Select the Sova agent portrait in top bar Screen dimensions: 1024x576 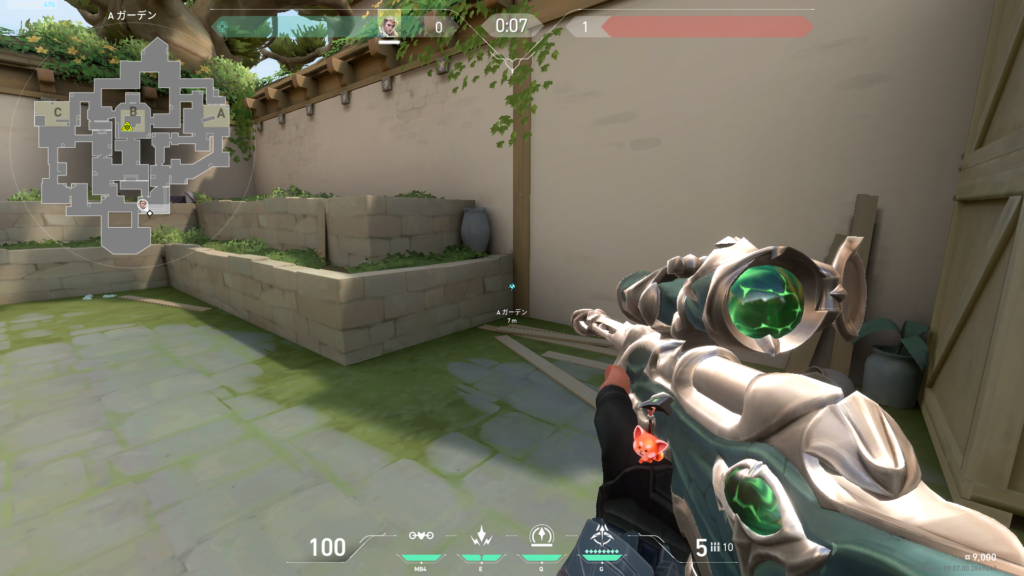pyautogui.click(x=389, y=27)
